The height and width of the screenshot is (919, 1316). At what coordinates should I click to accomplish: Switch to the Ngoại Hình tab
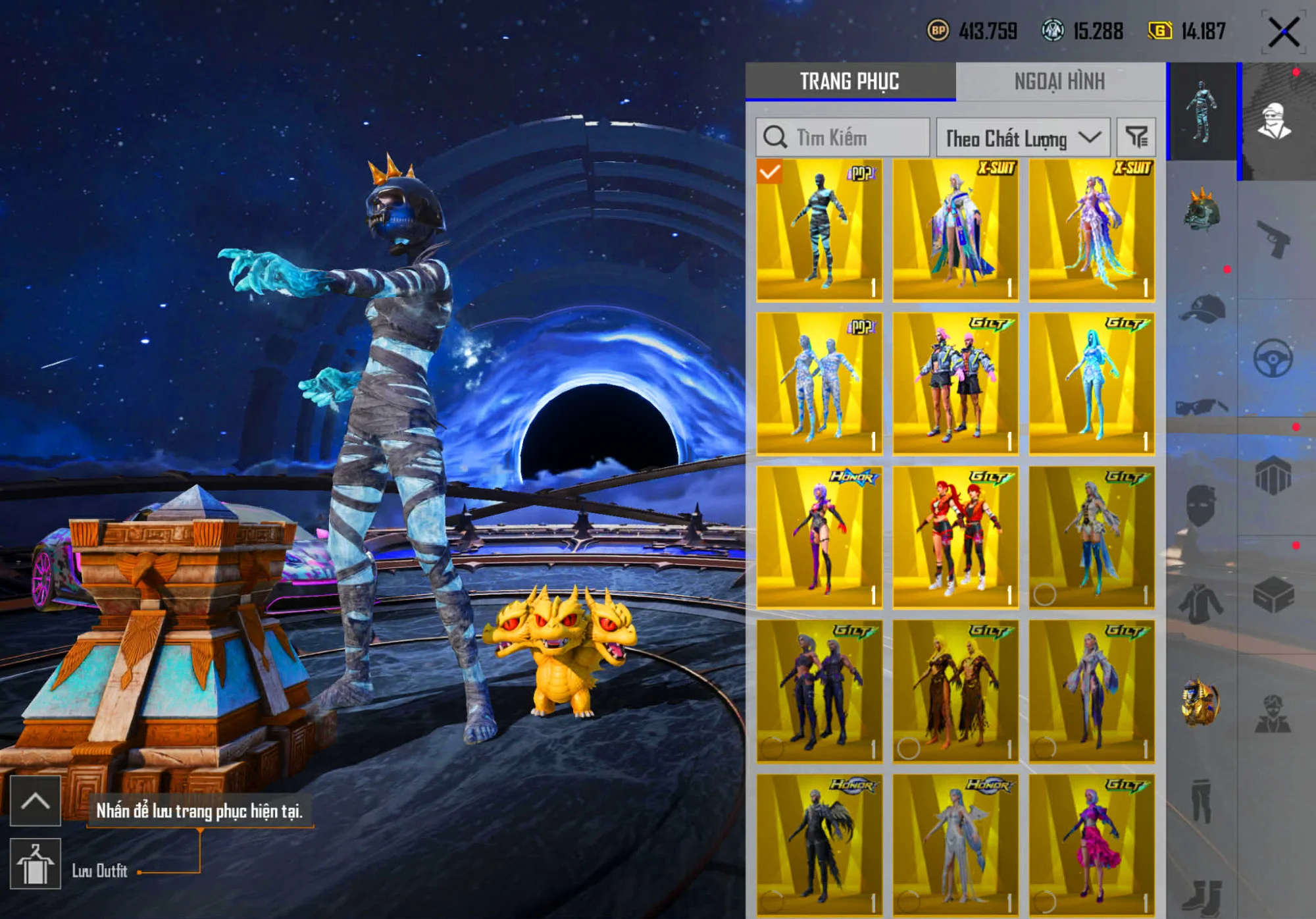tap(1059, 81)
